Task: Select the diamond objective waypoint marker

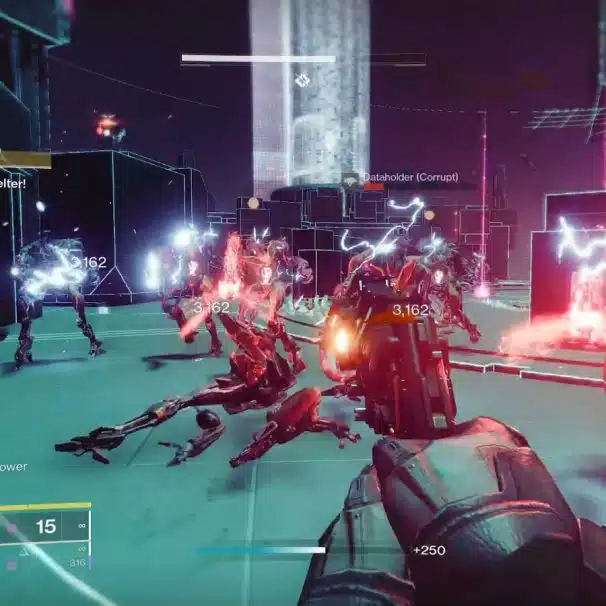Action: (x=302, y=80)
